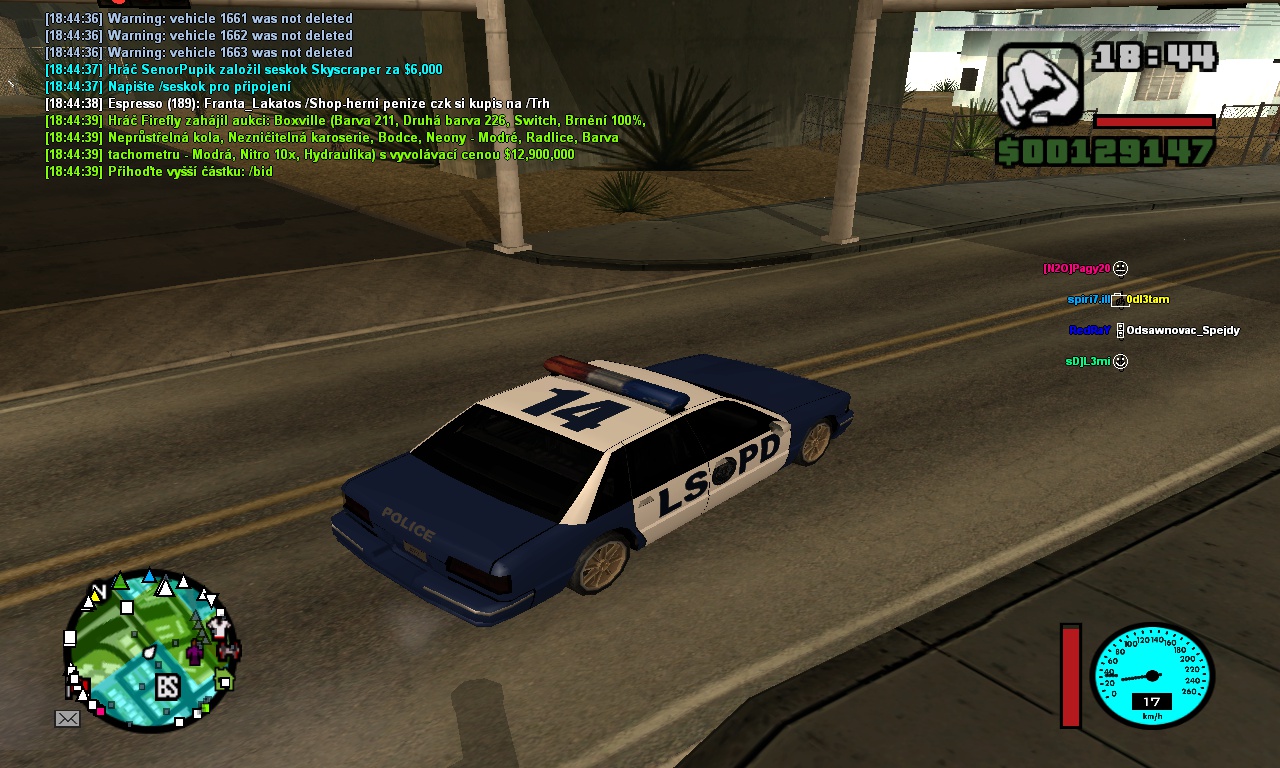Click the /bid prompt chat line

159,171
